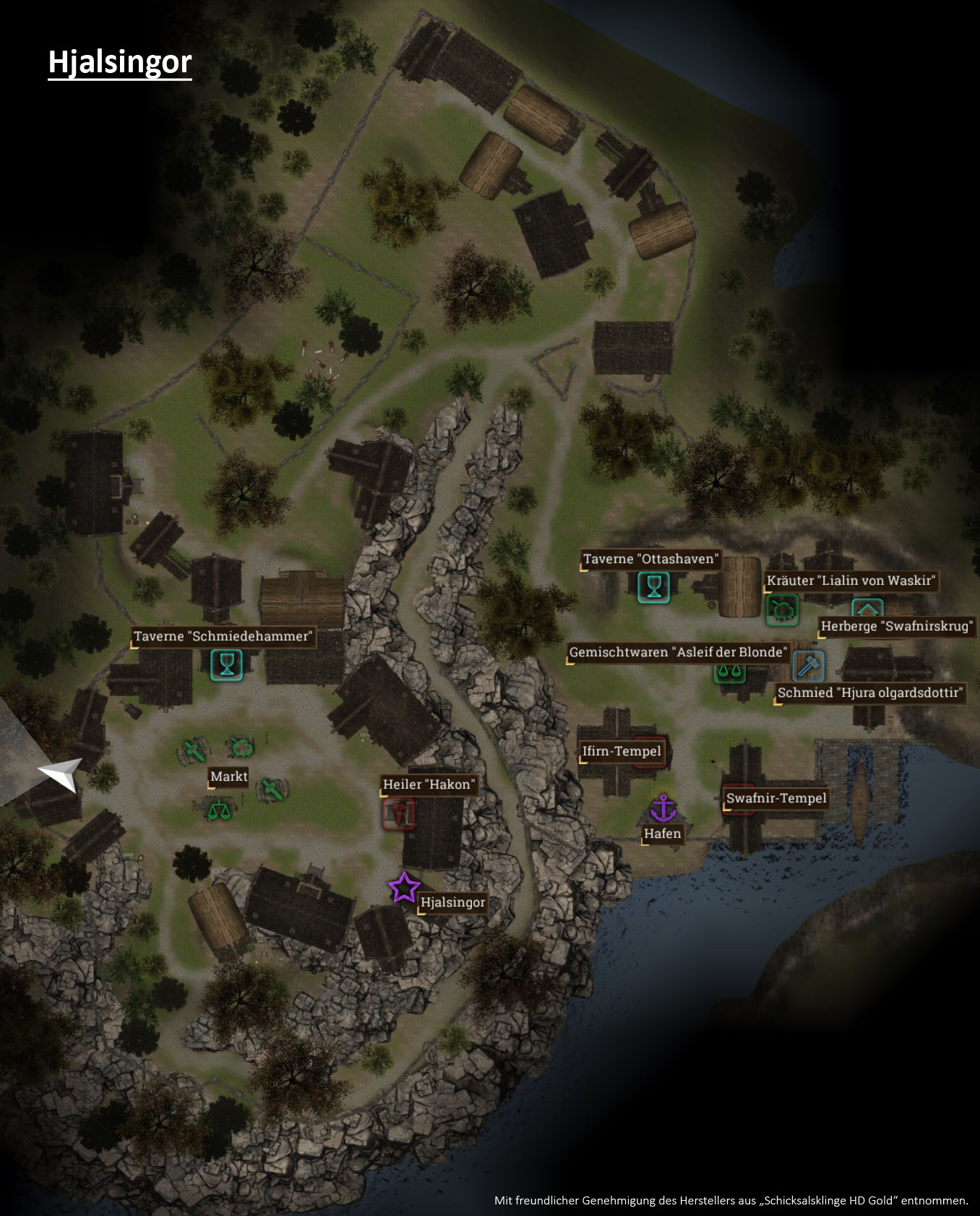980x1216 pixels.
Task: Select the Swafnir-Tempel map label
Action: (775, 798)
